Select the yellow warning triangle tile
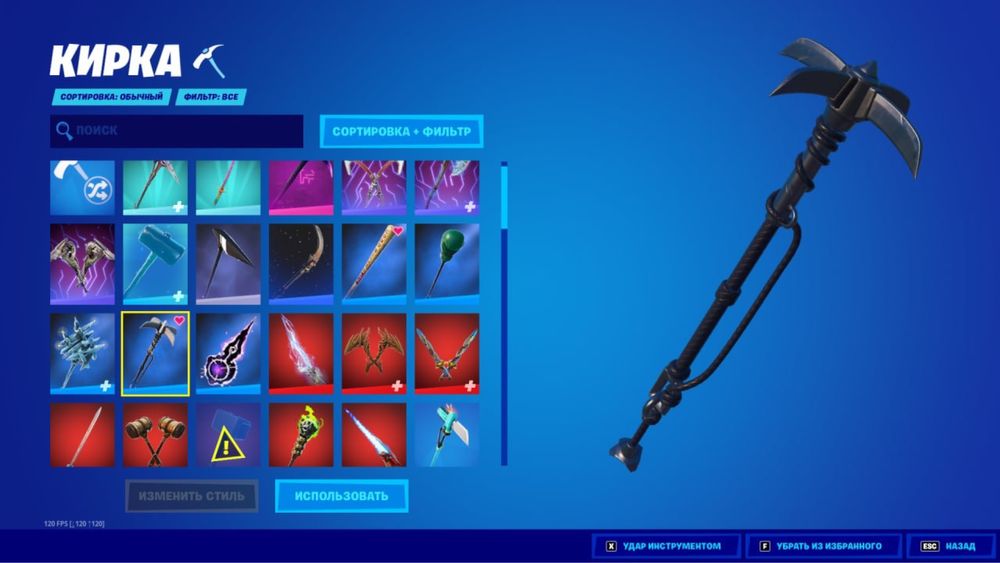 click(228, 434)
